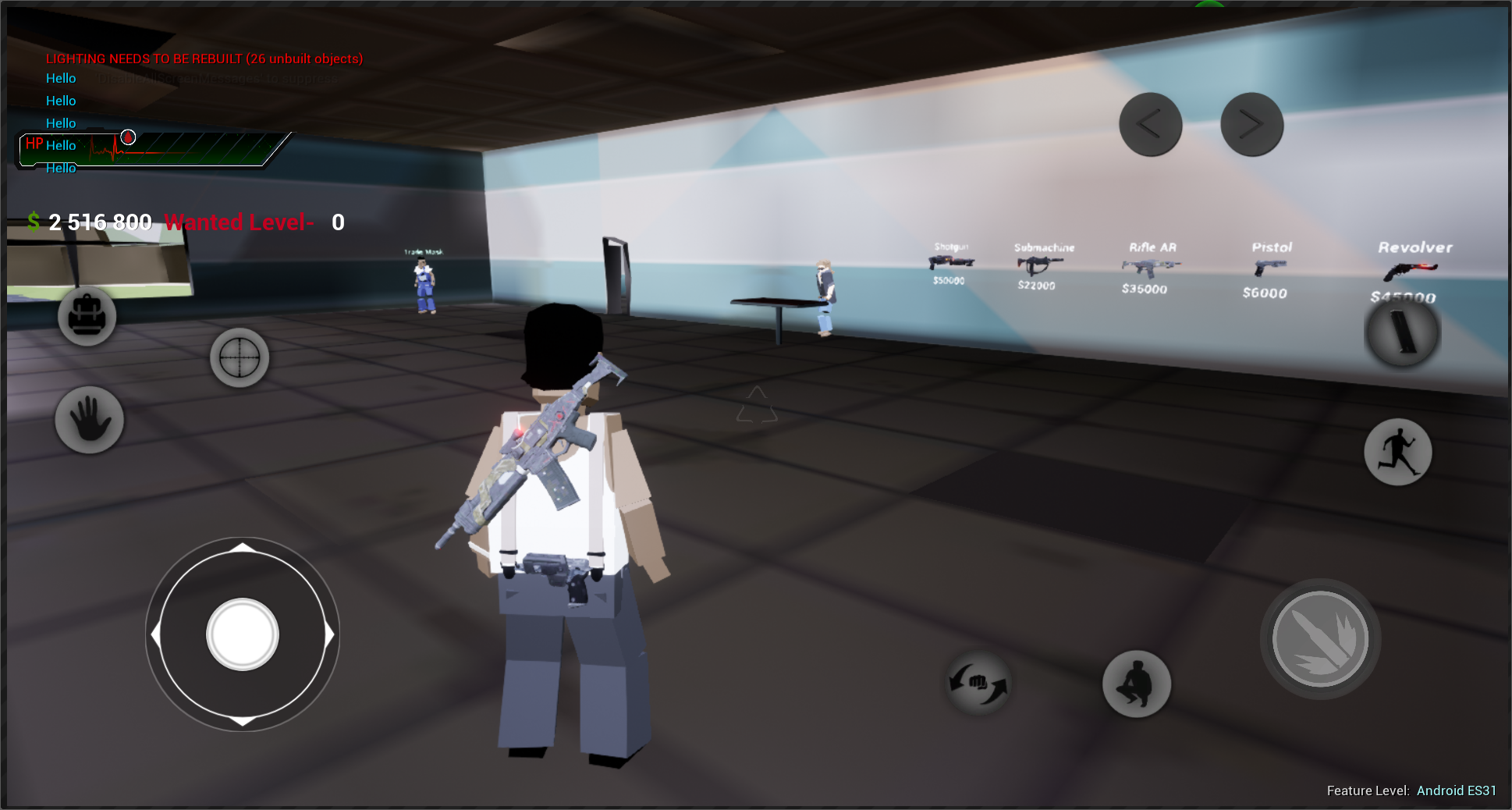This screenshot has width=1512, height=810.
Task: Tap the right arrow to cycle selection
Action: [1251, 124]
